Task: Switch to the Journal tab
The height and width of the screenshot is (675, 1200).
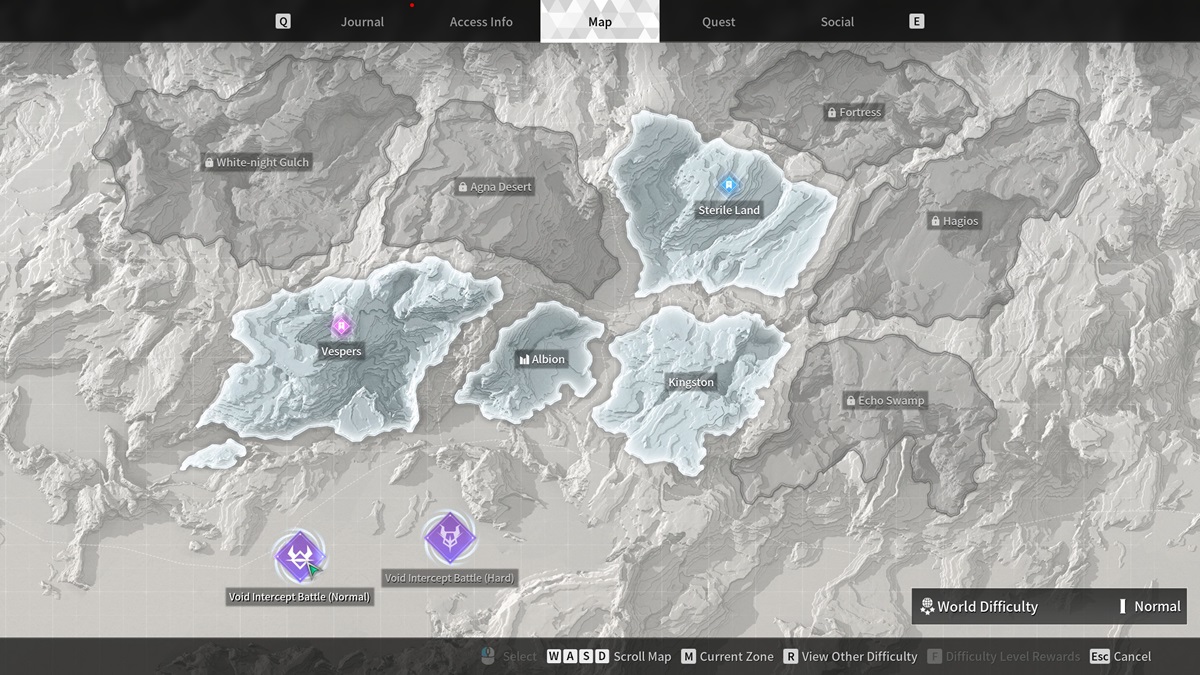Action: [362, 22]
